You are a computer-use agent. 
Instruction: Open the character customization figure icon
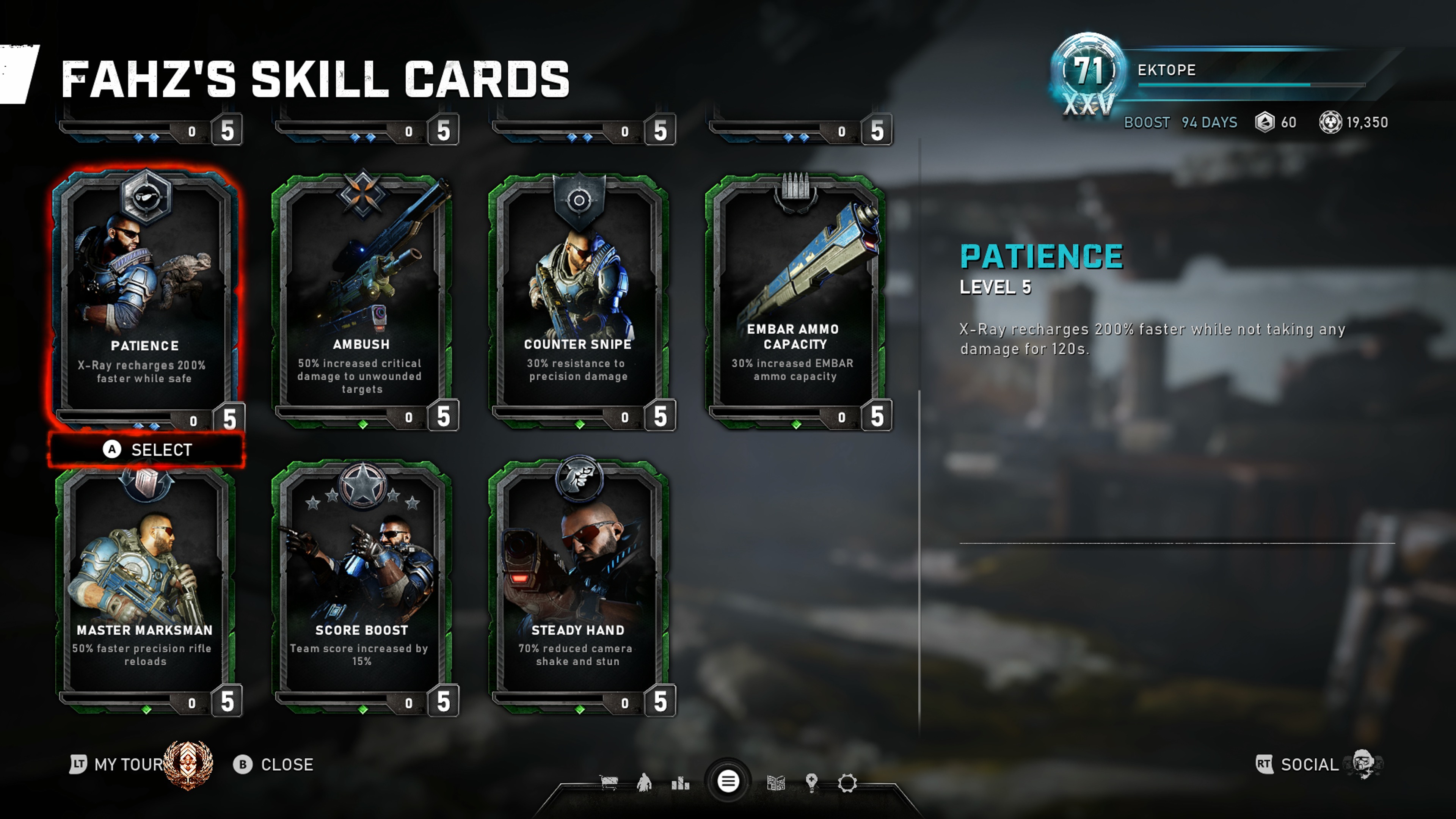[644, 783]
